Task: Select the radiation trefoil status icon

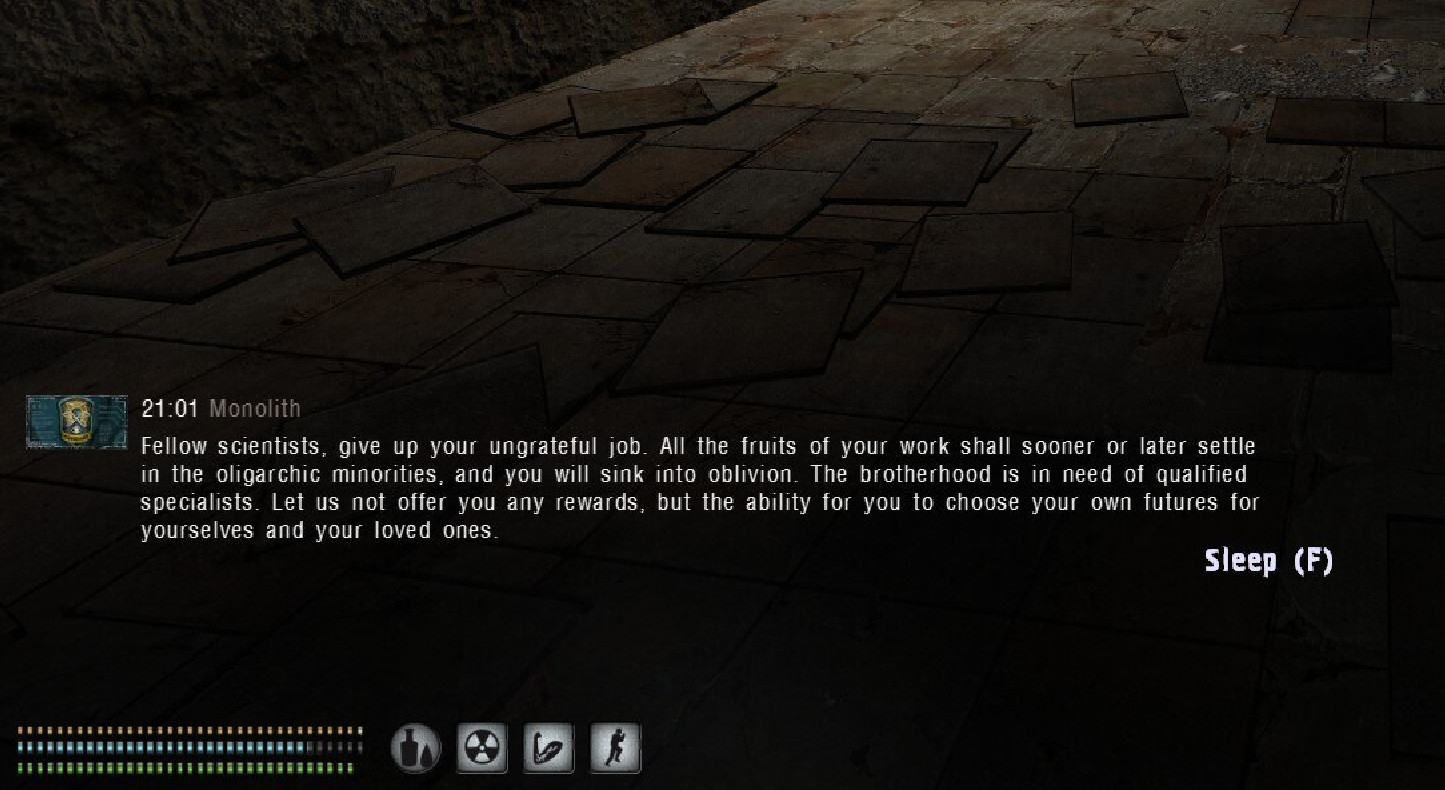Action: [x=482, y=748]
